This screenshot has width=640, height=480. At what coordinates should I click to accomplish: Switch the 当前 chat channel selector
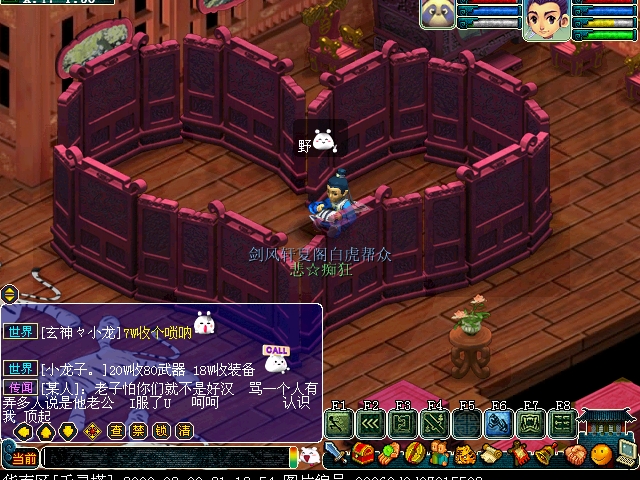tap(25, 458)
